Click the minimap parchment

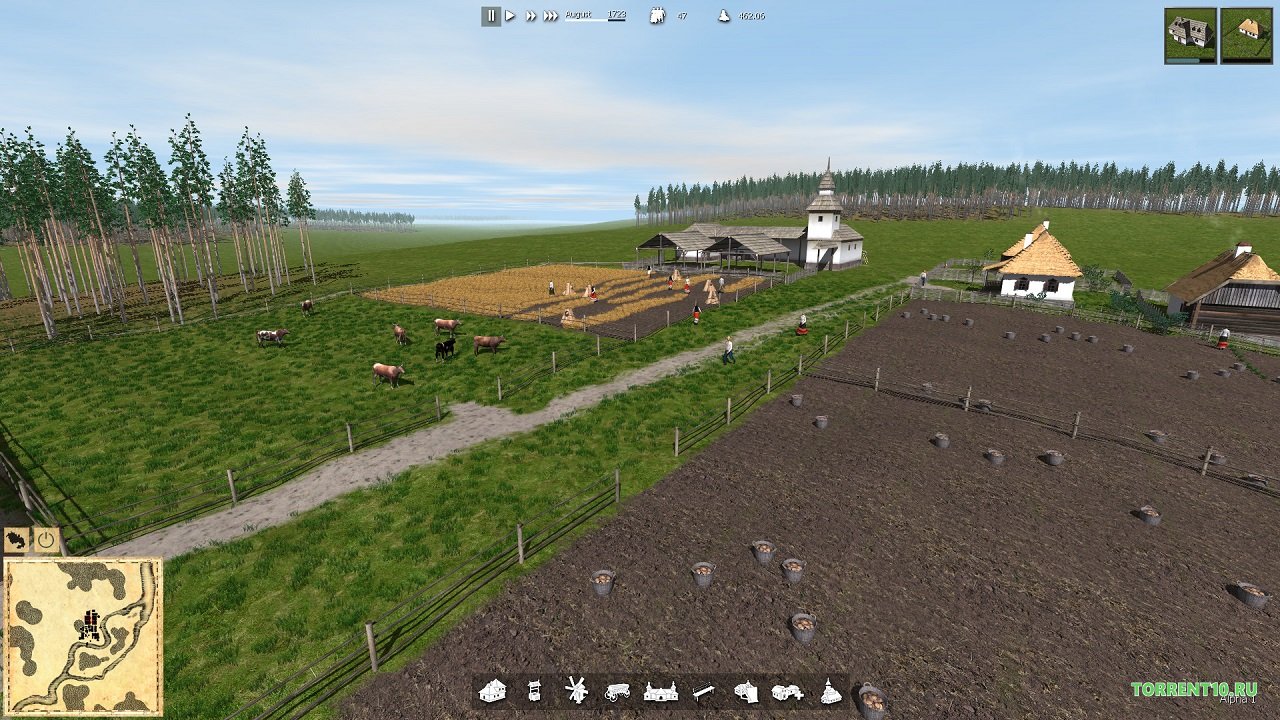(82, 636)
